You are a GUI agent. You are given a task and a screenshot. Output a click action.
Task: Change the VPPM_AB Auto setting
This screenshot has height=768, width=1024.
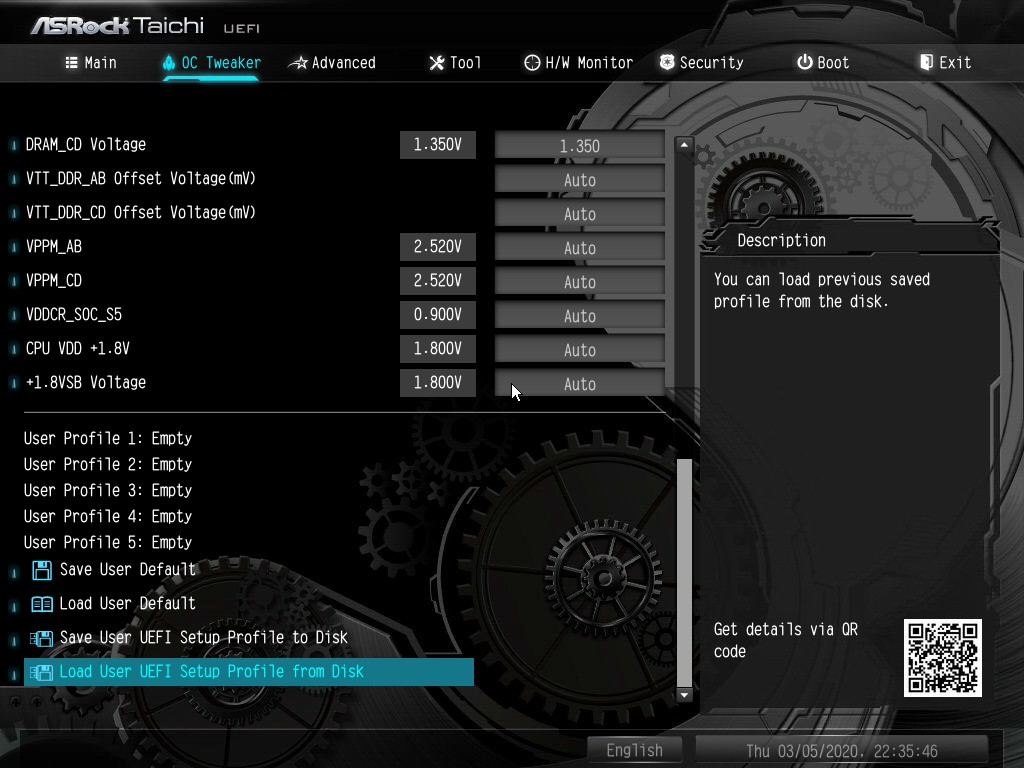579,248
